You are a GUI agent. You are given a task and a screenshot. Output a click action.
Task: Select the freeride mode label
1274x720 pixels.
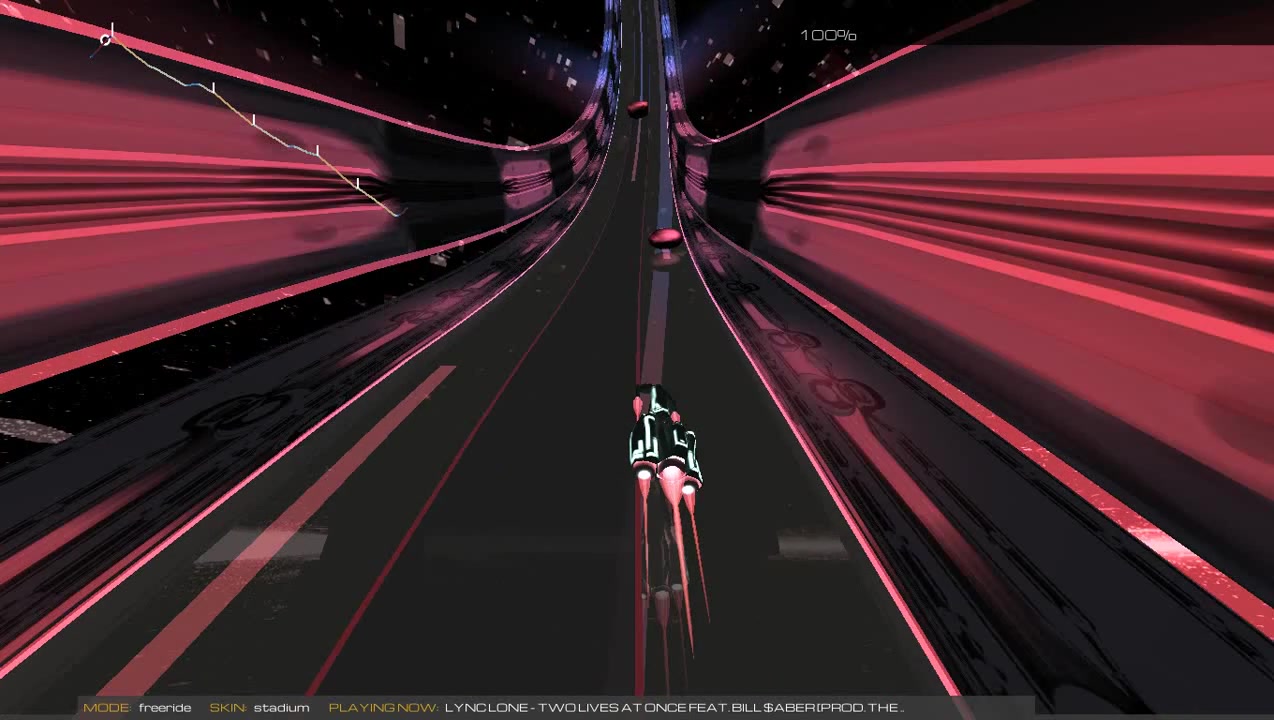165,708
